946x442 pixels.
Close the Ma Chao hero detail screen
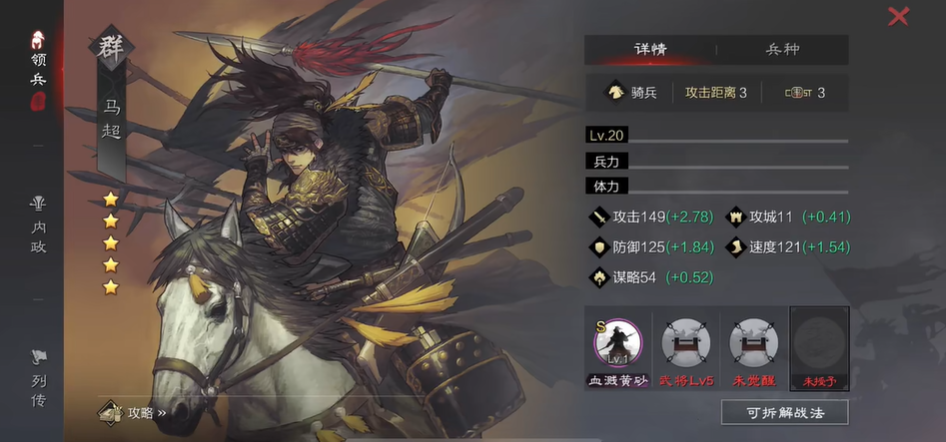[x=898, y=16]
